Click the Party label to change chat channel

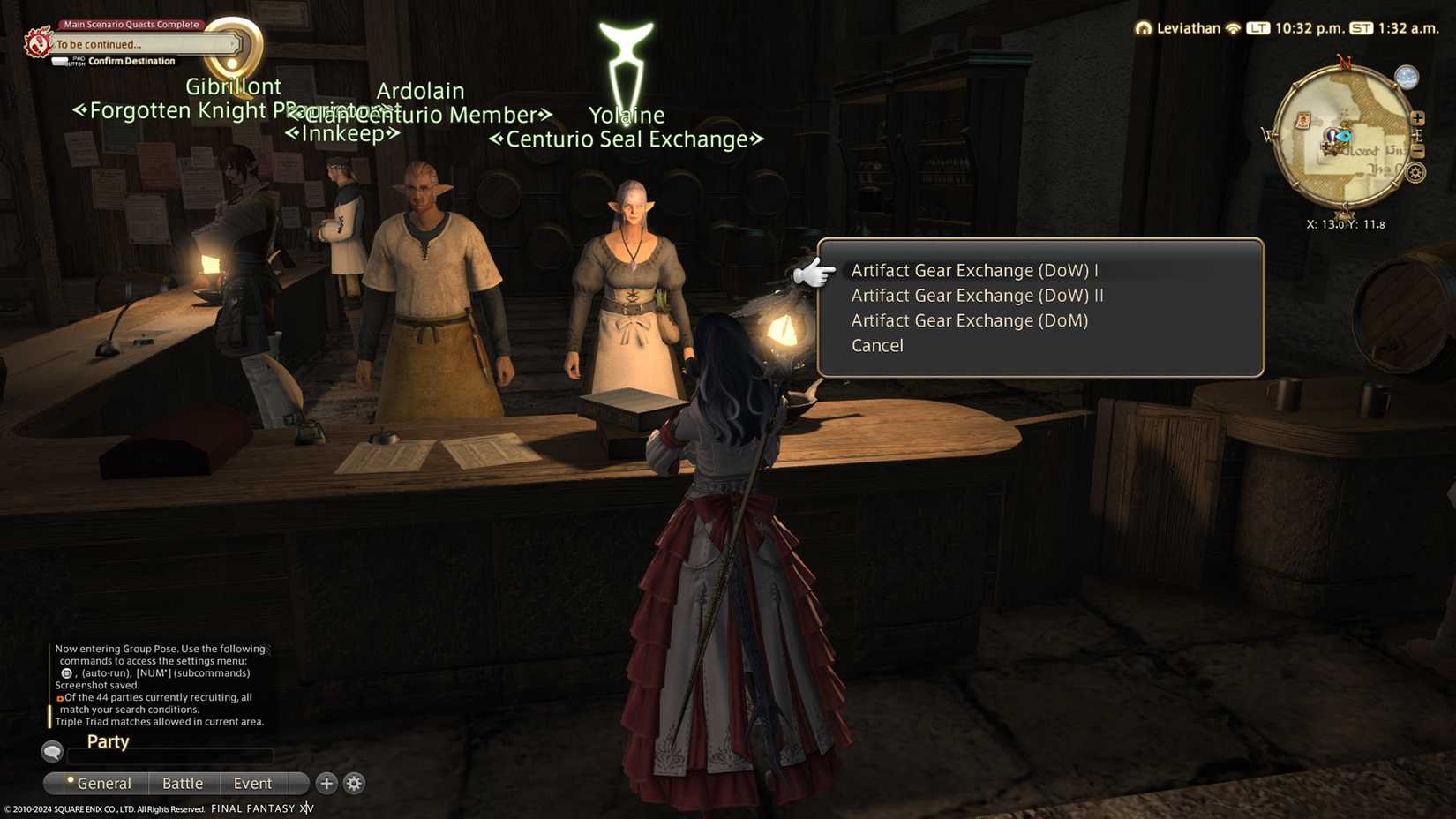(x=107, y=741)
